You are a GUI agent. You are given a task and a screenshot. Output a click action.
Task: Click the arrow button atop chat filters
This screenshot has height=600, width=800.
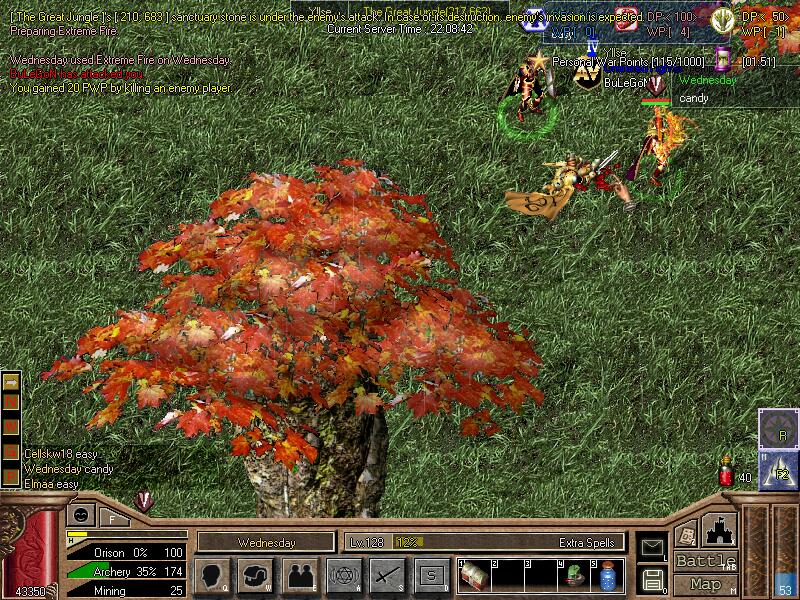(11, 383)
